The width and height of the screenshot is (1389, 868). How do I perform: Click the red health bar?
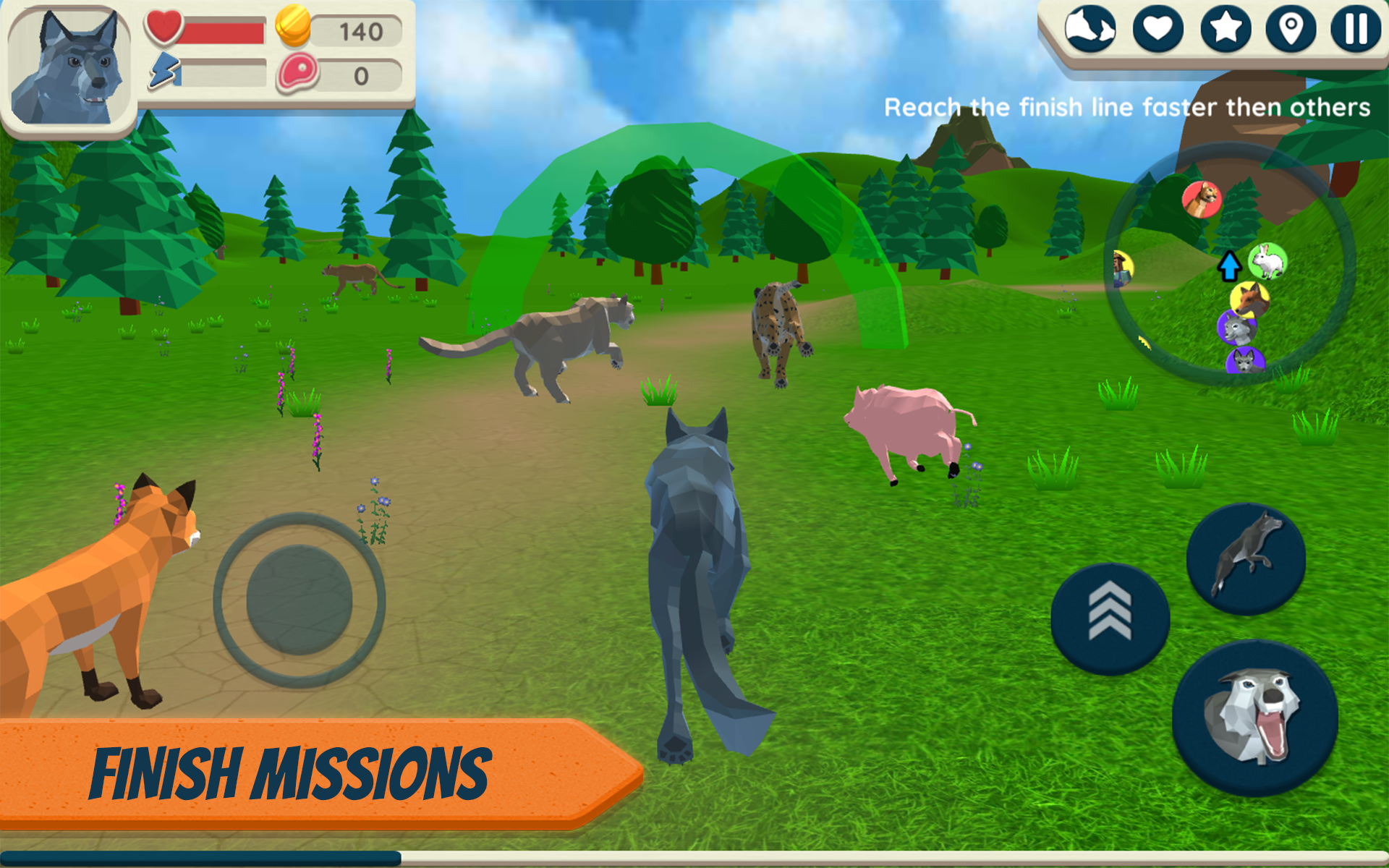coord(224,30)
